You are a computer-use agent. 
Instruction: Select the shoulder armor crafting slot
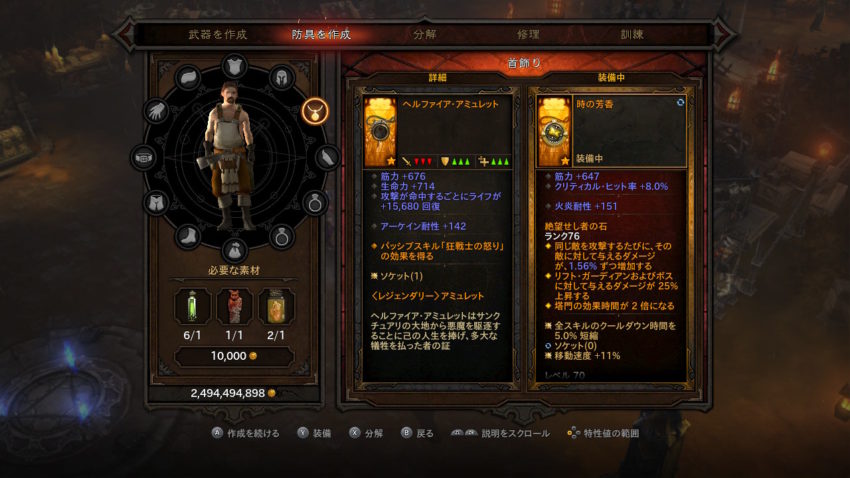[x=190, y=78]
